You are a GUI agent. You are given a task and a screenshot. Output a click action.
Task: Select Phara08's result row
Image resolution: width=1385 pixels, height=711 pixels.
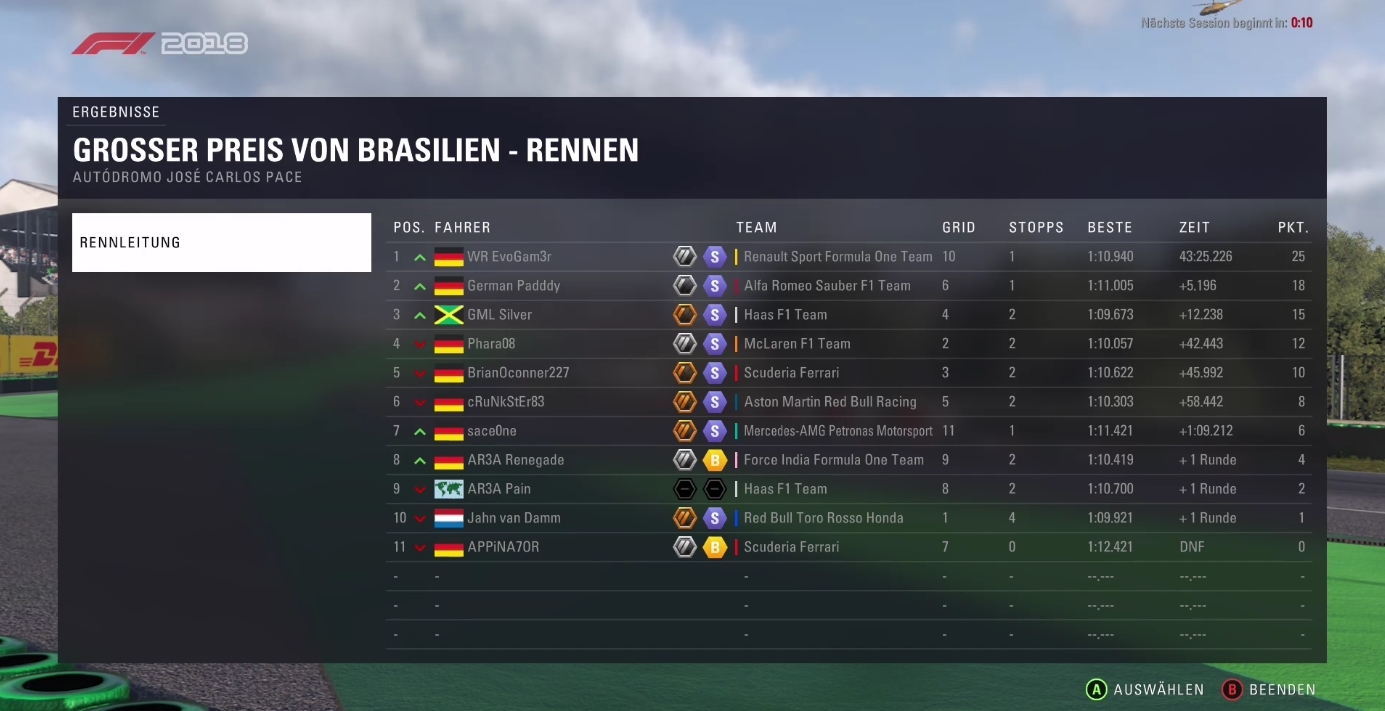(491, 344)
